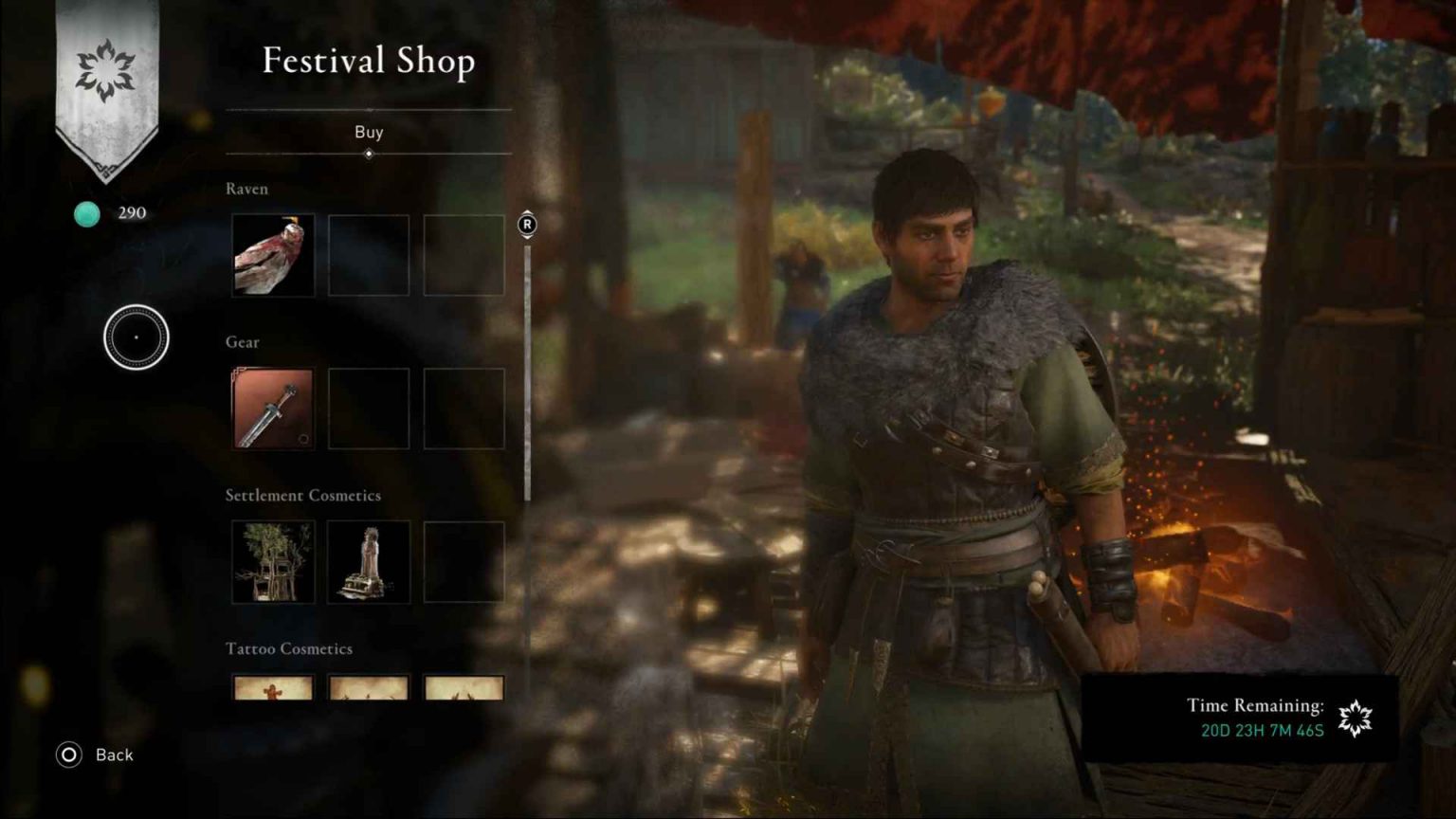This screenshot has height=819, width=1456.
Task: Select the raven skin icon under Raven
Action: point(272,253)
